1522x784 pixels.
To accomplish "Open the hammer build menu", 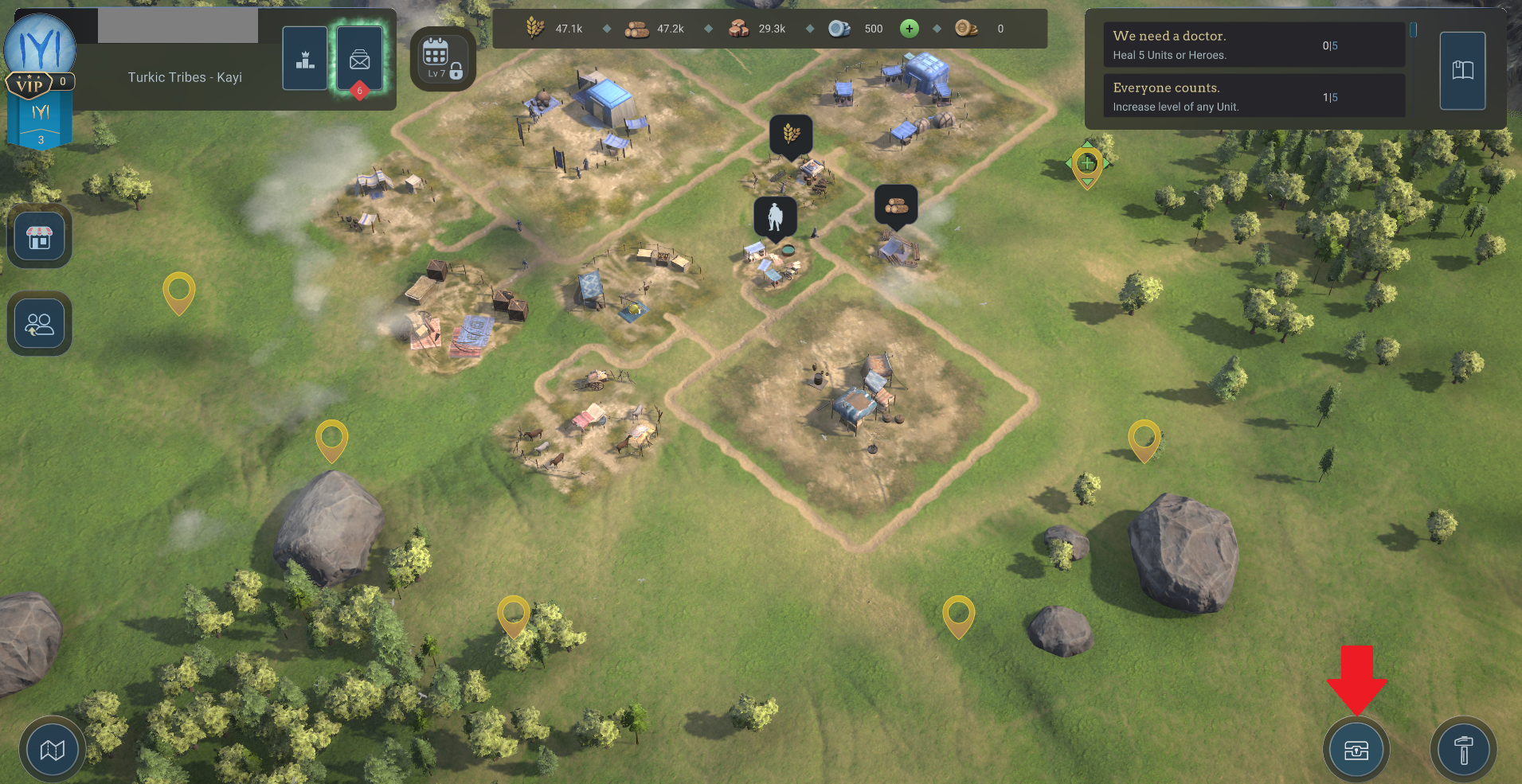I will 1463,750.
